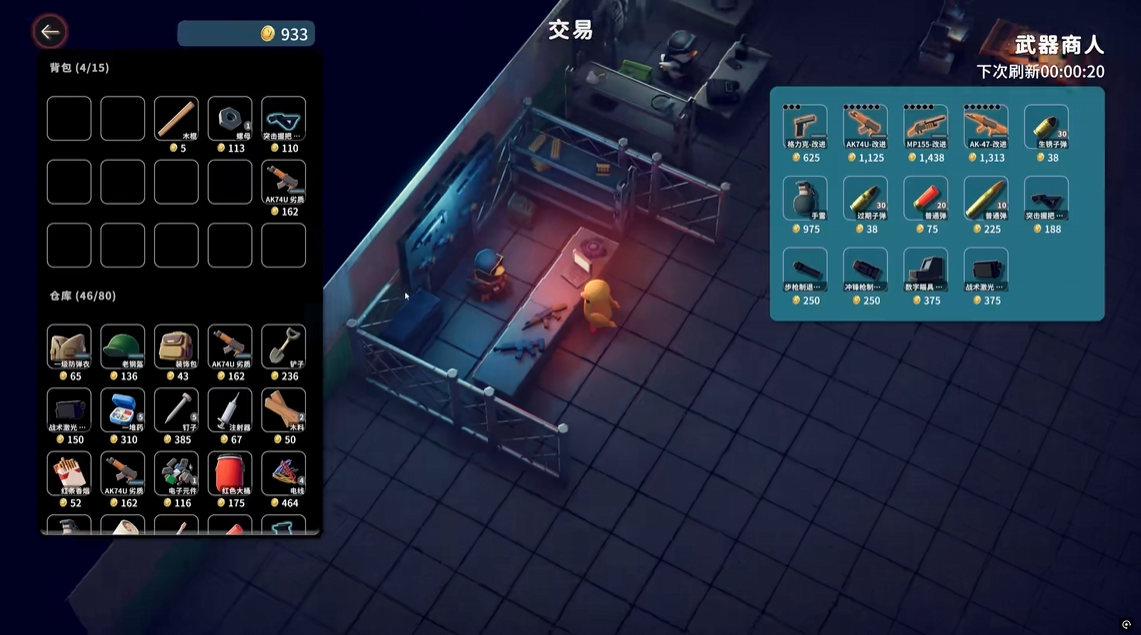Select the green steel helmet in storage

[x=123, y=346]
